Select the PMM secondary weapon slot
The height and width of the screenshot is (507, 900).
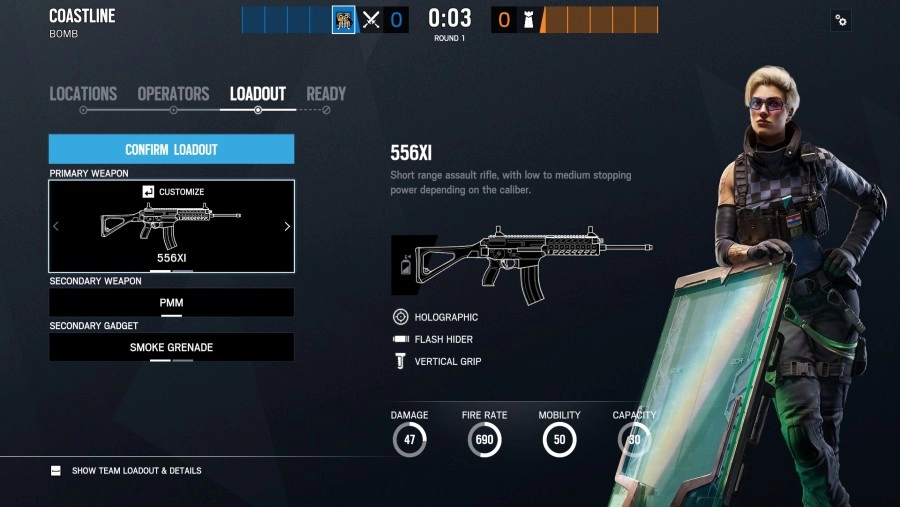click(171, 302)
